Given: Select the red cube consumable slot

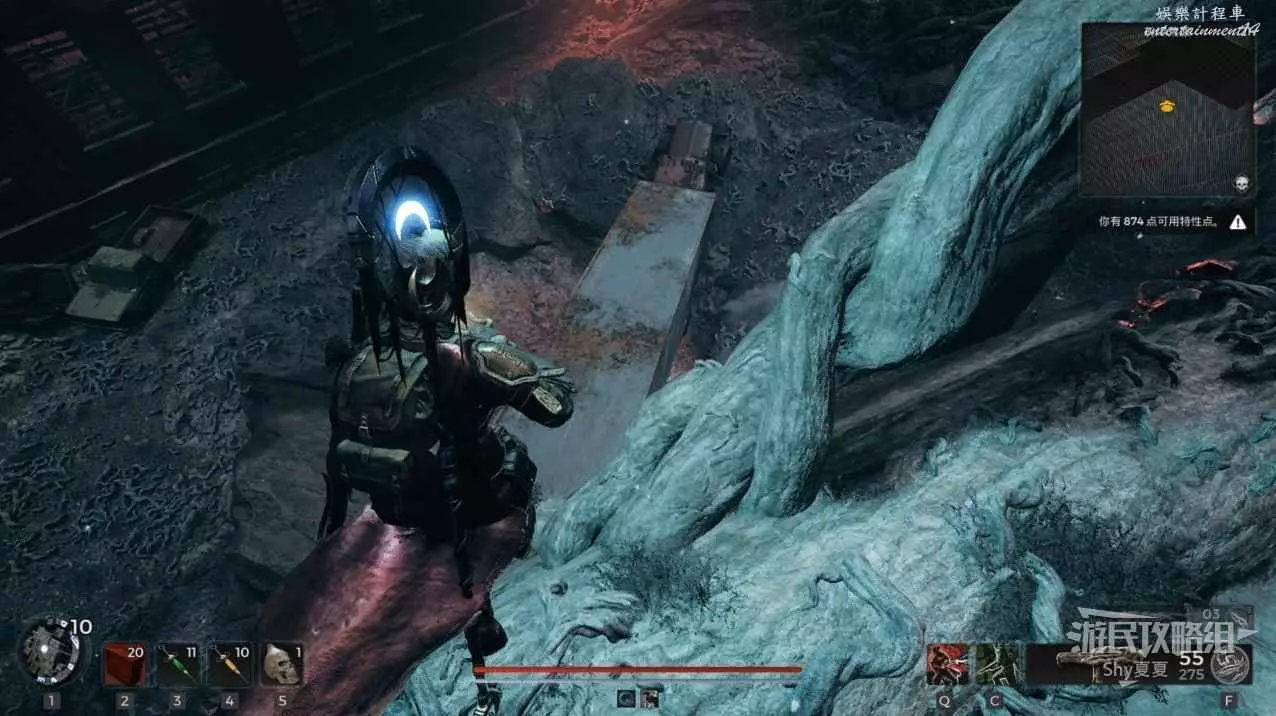Looking at the screenshot, I should coord(124,663).
